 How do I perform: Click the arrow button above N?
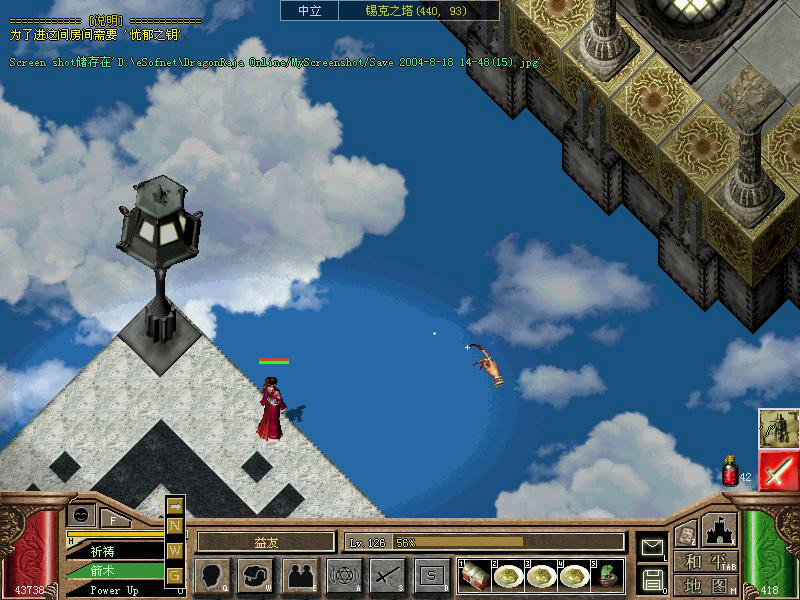click(175, 506)
